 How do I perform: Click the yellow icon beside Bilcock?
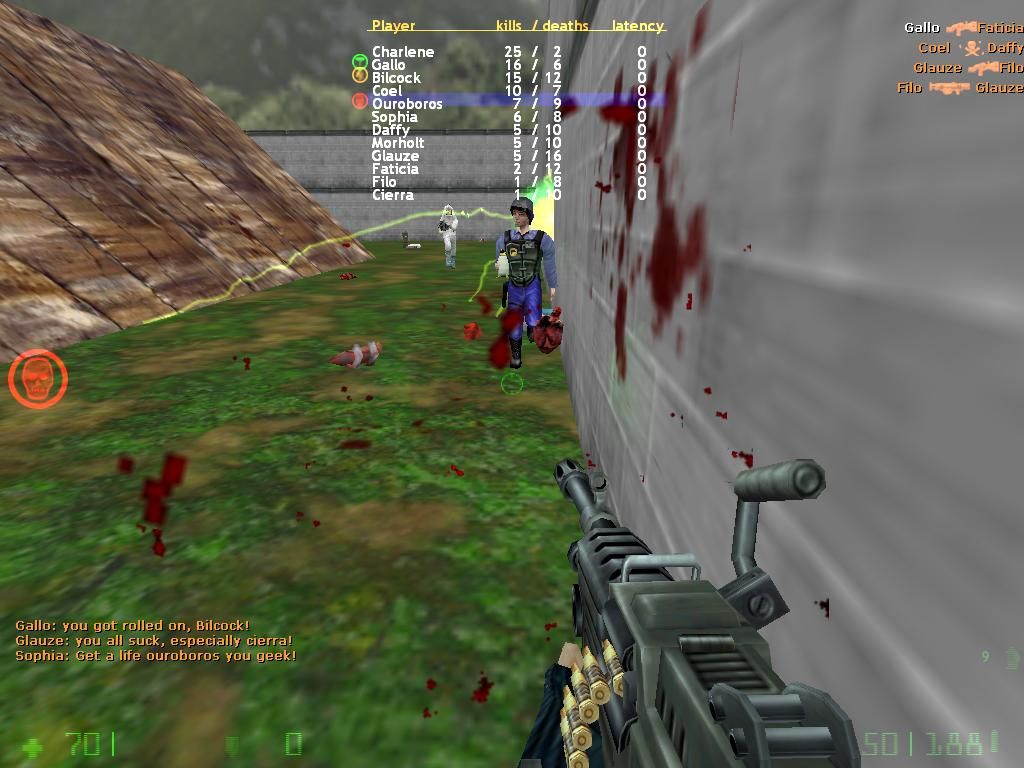(x=359, y=75)
